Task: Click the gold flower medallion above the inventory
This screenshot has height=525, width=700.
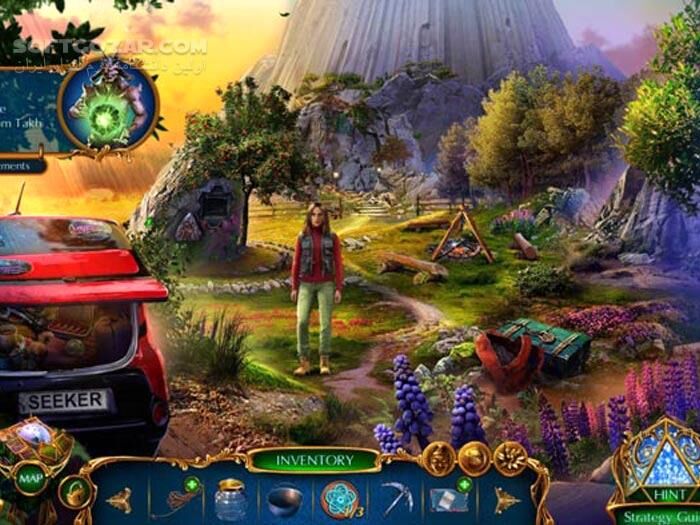Action: (x=510, y=459)
